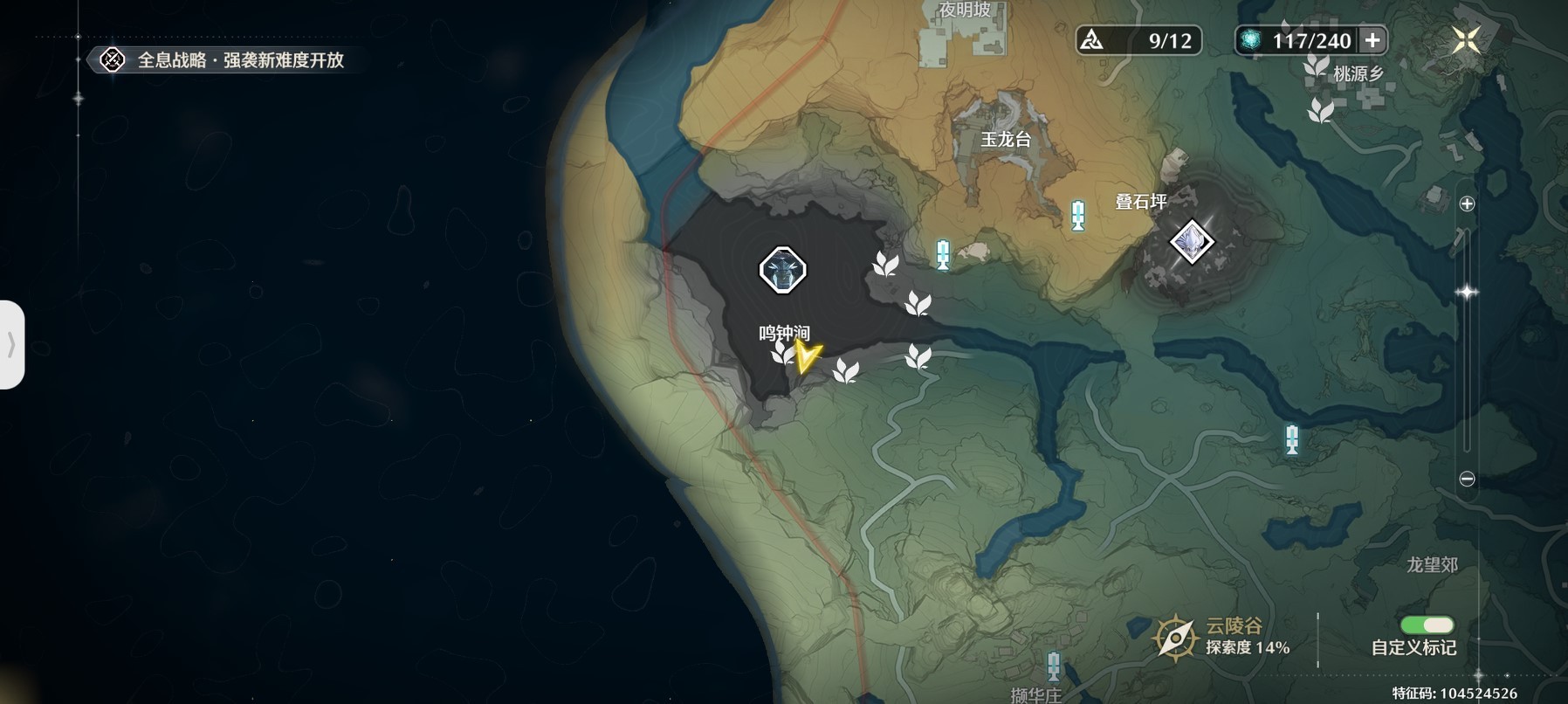Open the 全息战略 event banner
The height and width of the screenshot is (704, 1568).
(225, 60)
